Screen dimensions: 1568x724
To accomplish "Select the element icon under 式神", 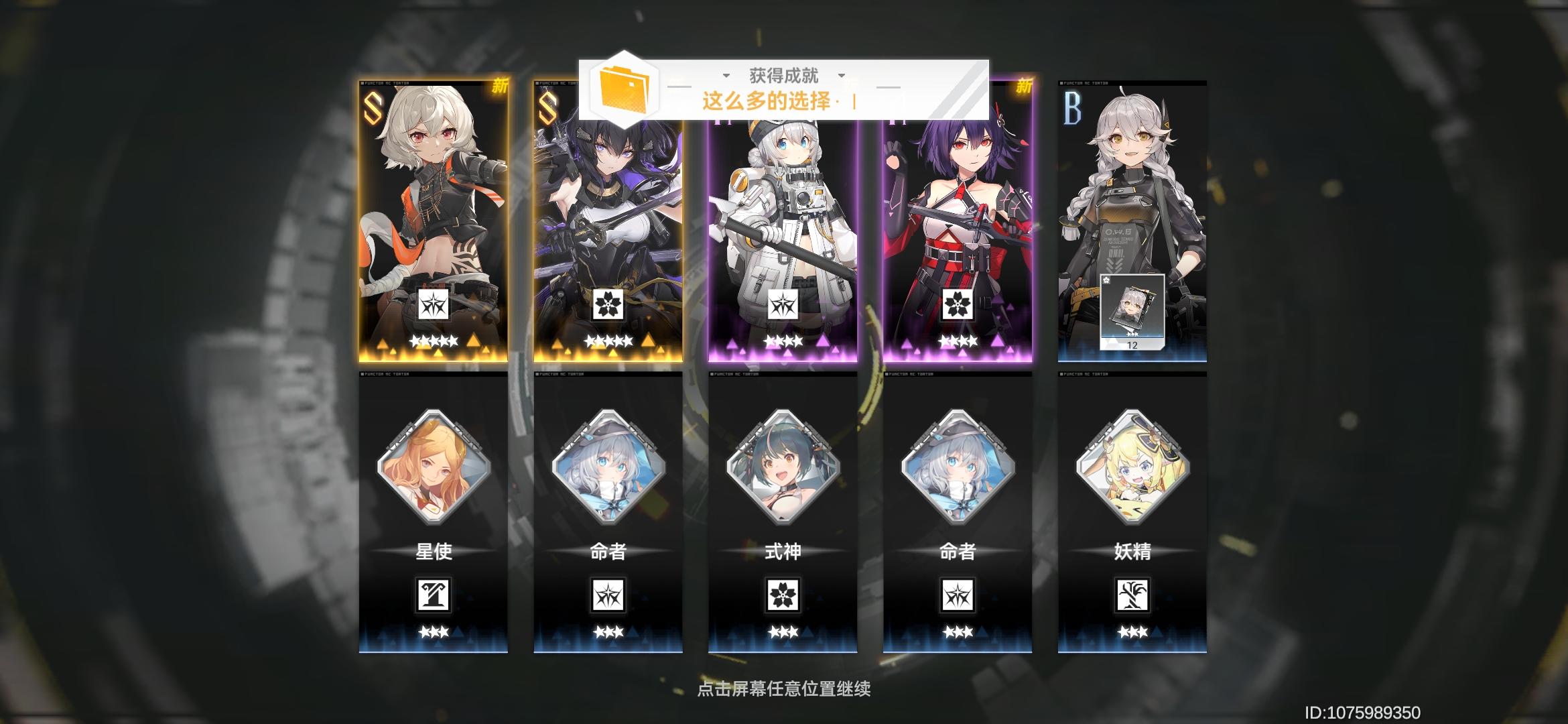I will 784,595.
